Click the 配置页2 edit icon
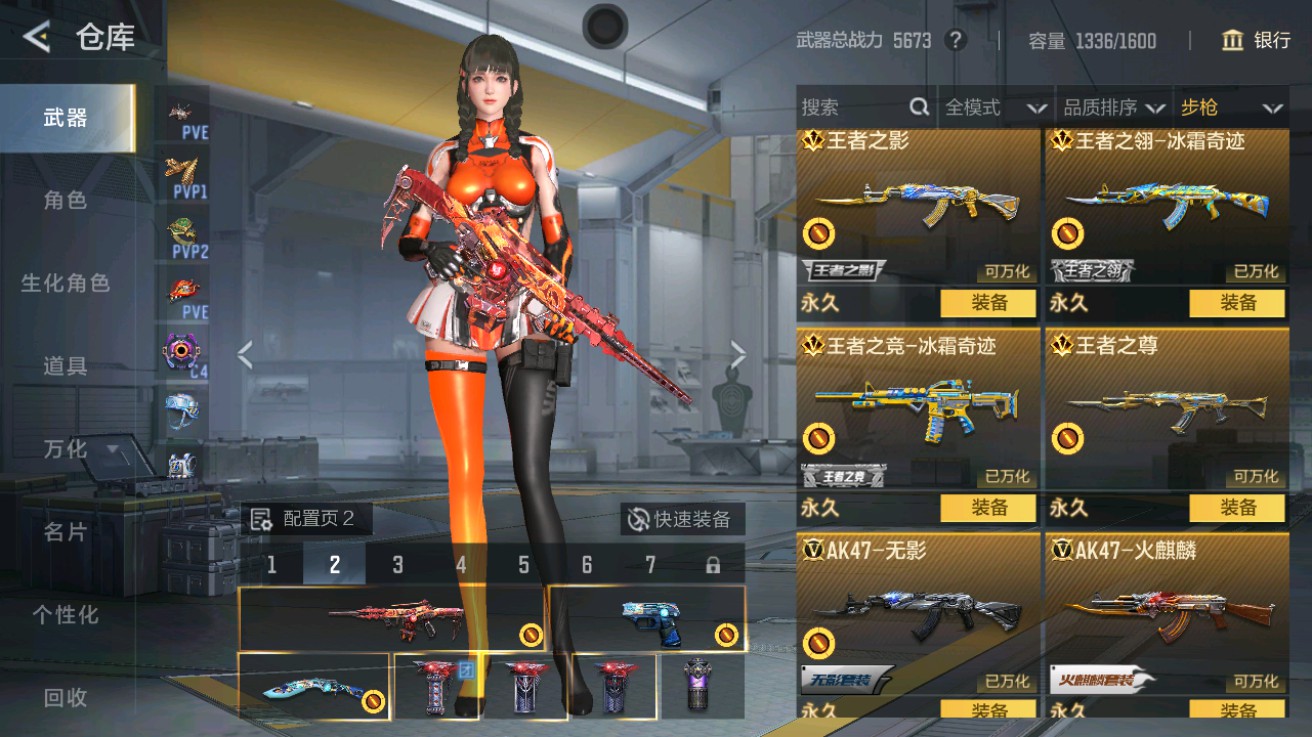The width and height of the screenshot is (1312, 737). click(x=264, y=518)
